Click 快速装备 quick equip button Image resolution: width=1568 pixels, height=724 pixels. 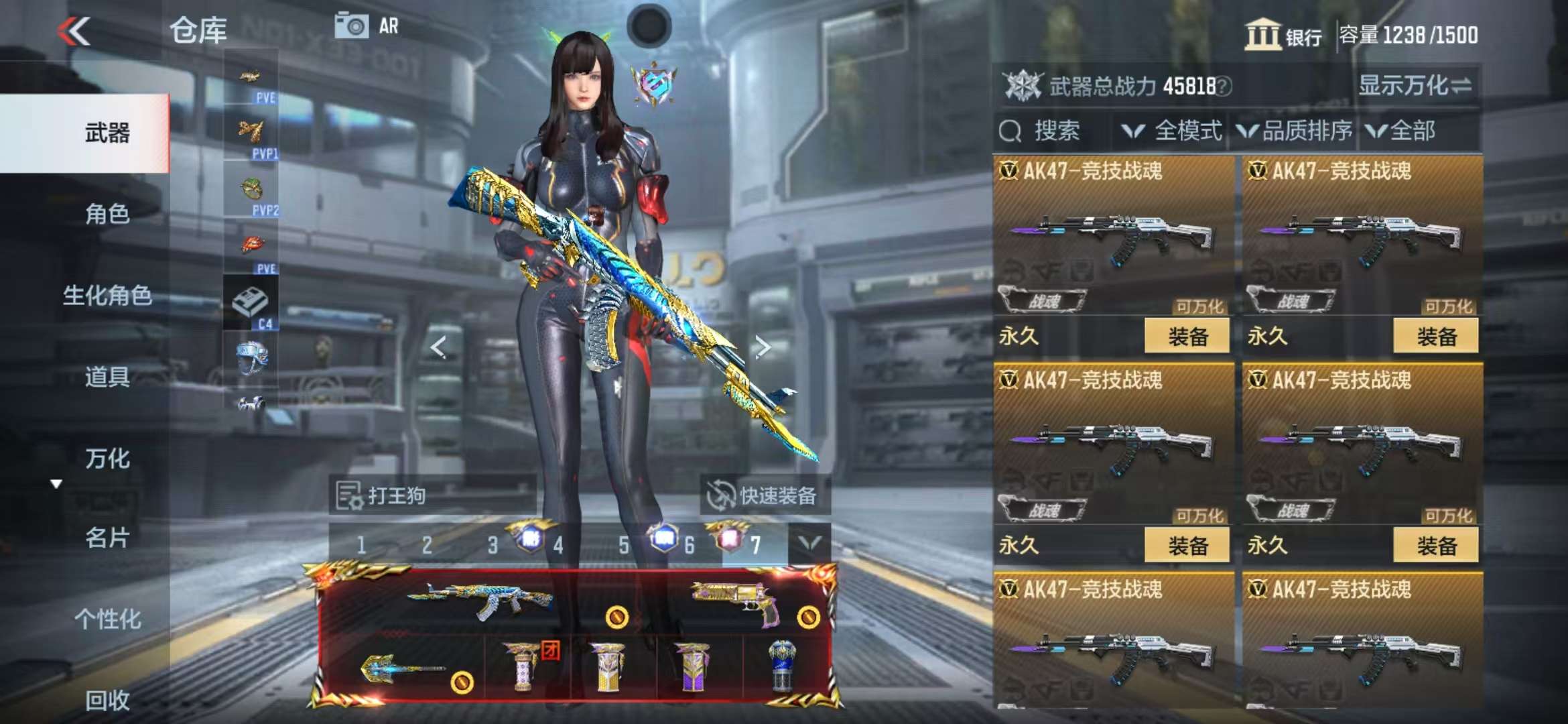point(763,496)
